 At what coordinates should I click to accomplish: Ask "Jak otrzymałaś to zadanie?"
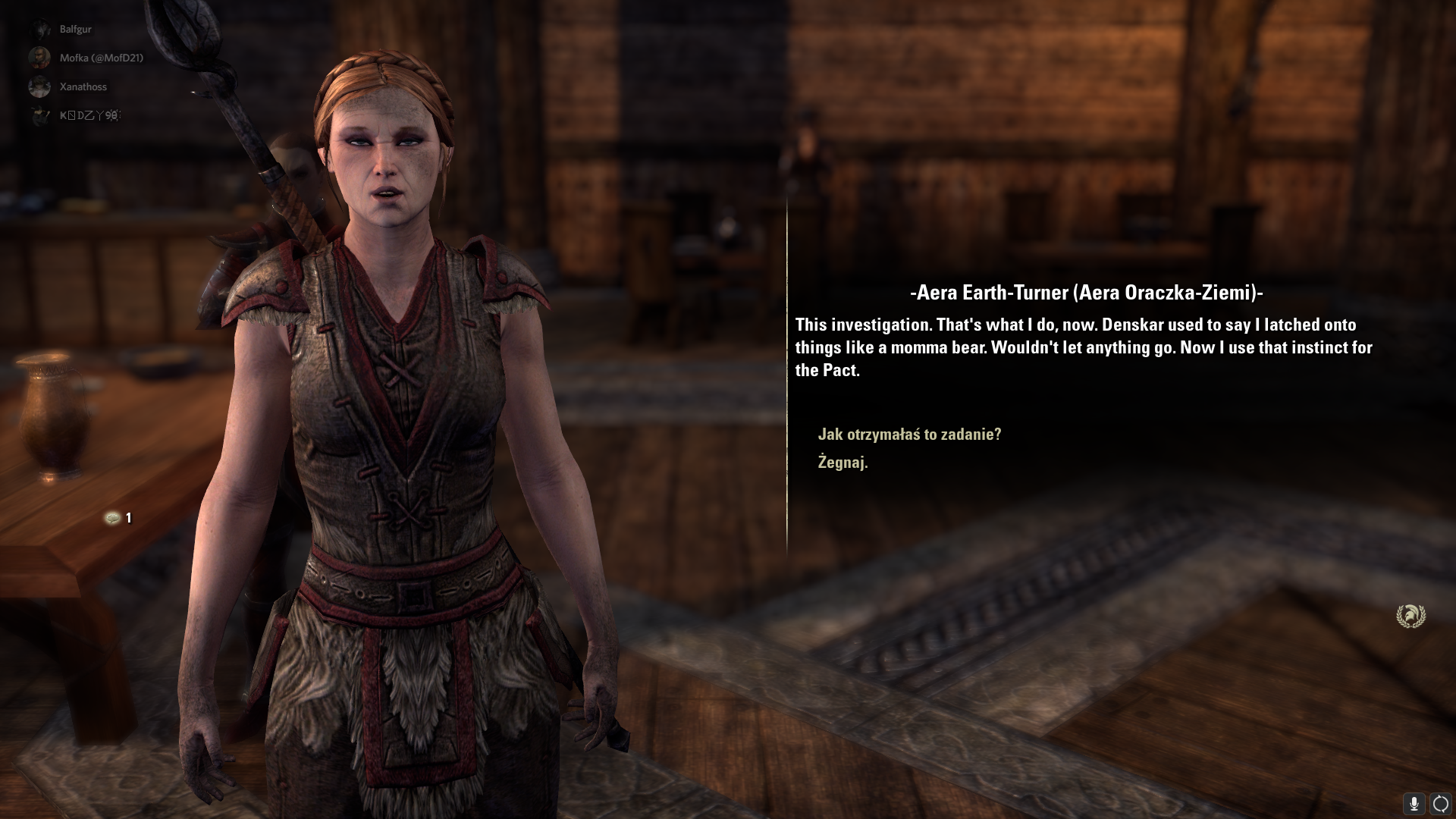909,435
